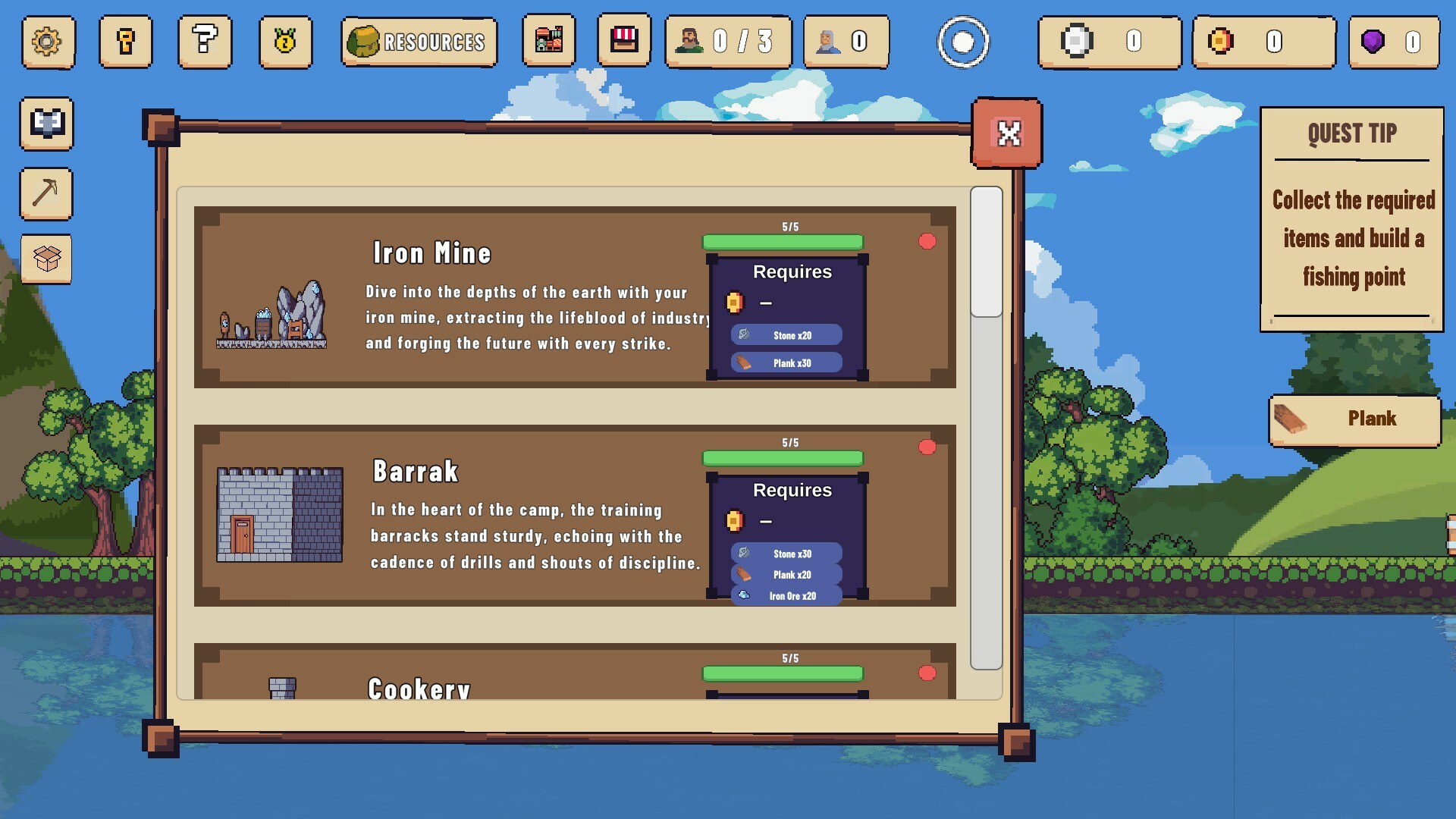Viewport: 1456px width, 819px height.
Task: Click the Plank resource button
Action: coord(1354,419)
